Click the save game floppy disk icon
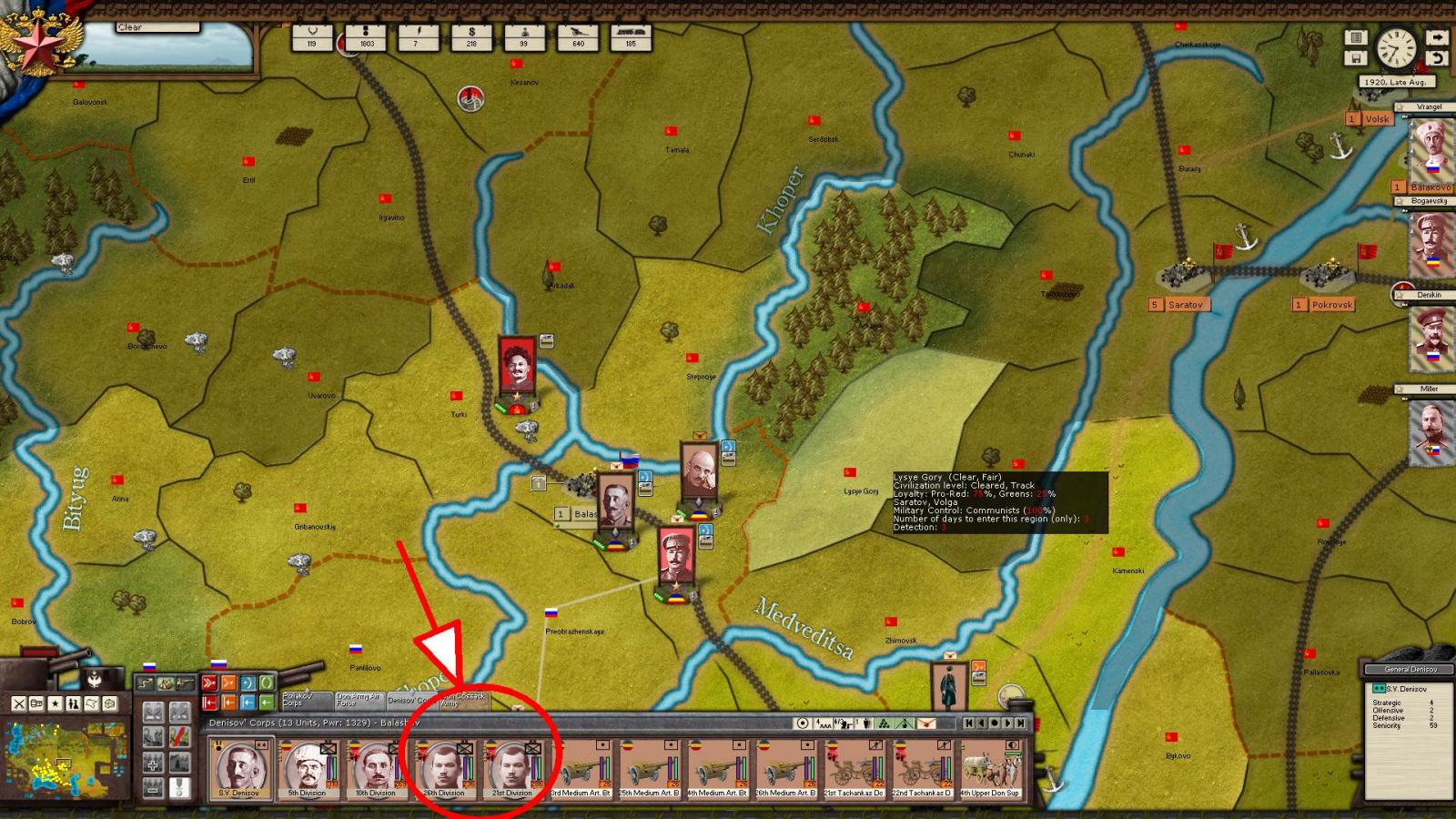The width and height of the screenshot is (1456, 819). 1356,58
